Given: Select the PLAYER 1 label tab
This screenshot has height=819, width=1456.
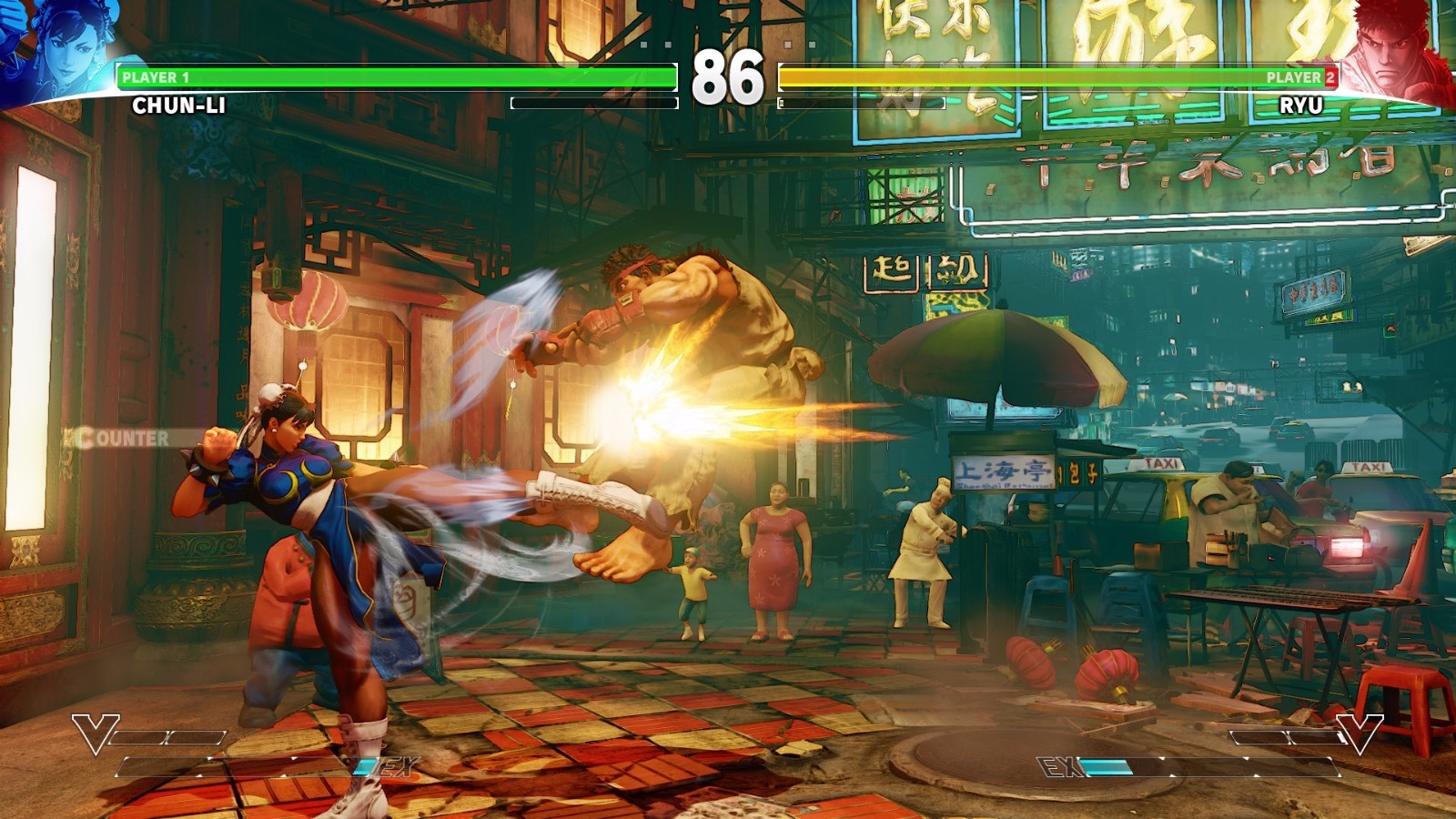Looking at the screenshot, I should point(155,77).
